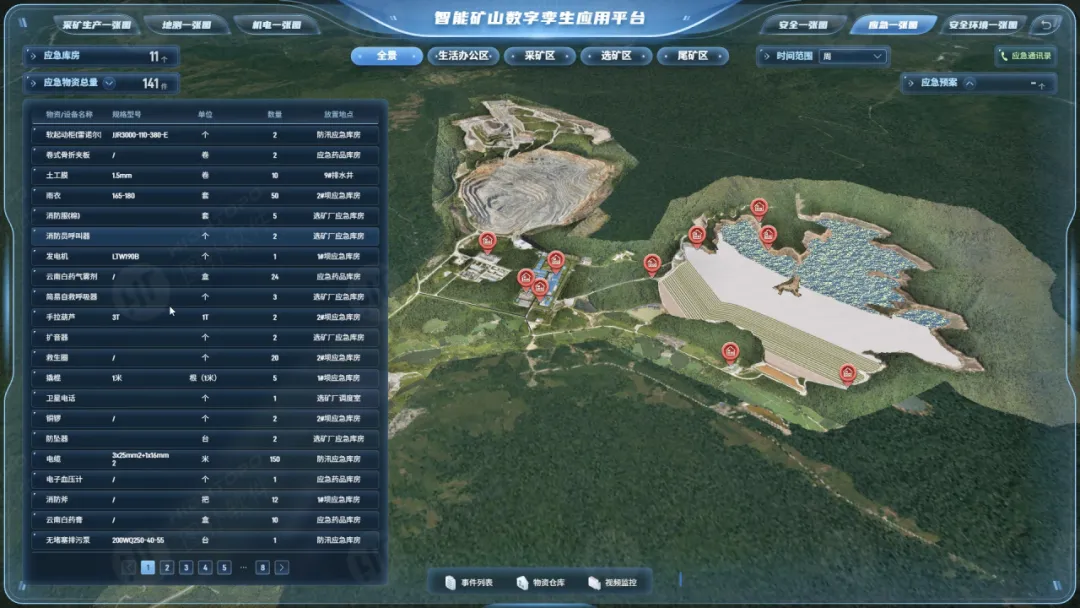Viewport: 1080px width, 608px height.
Task: Switch to the 尾矿区 area
Action: point(693,56)
